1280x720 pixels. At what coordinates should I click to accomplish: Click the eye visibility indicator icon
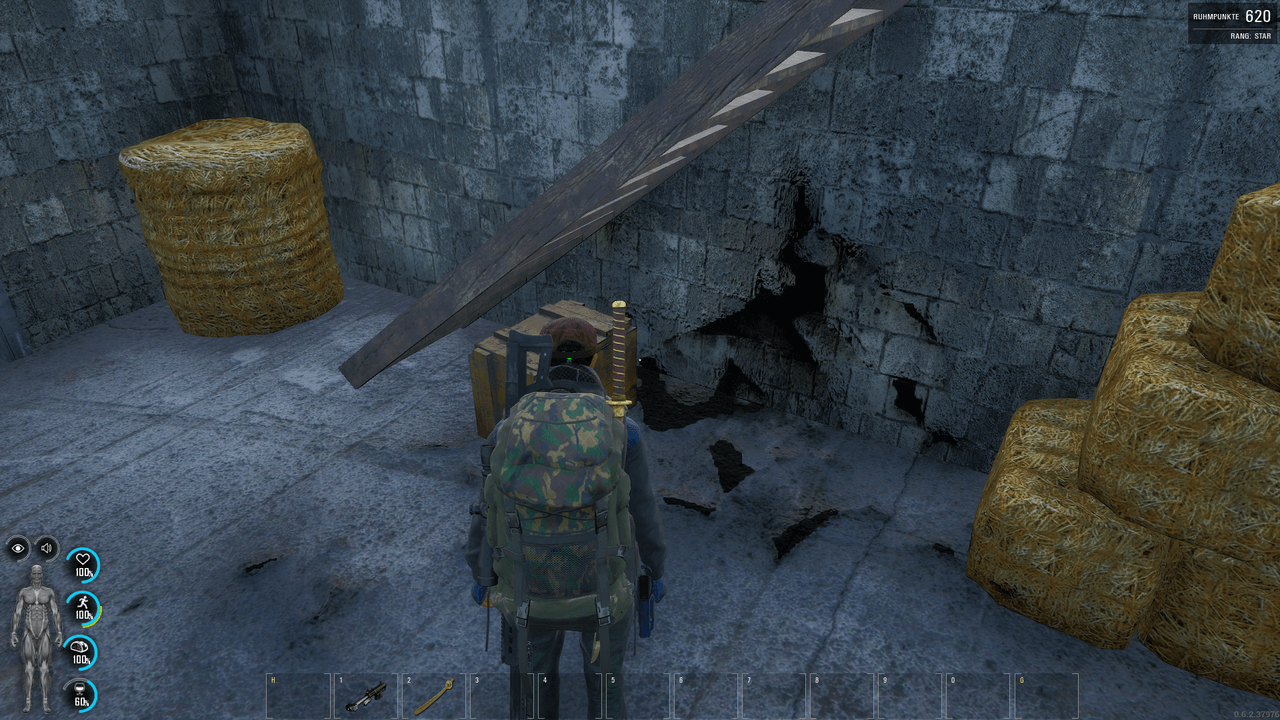pyautogui.click(x=18, y=547)
